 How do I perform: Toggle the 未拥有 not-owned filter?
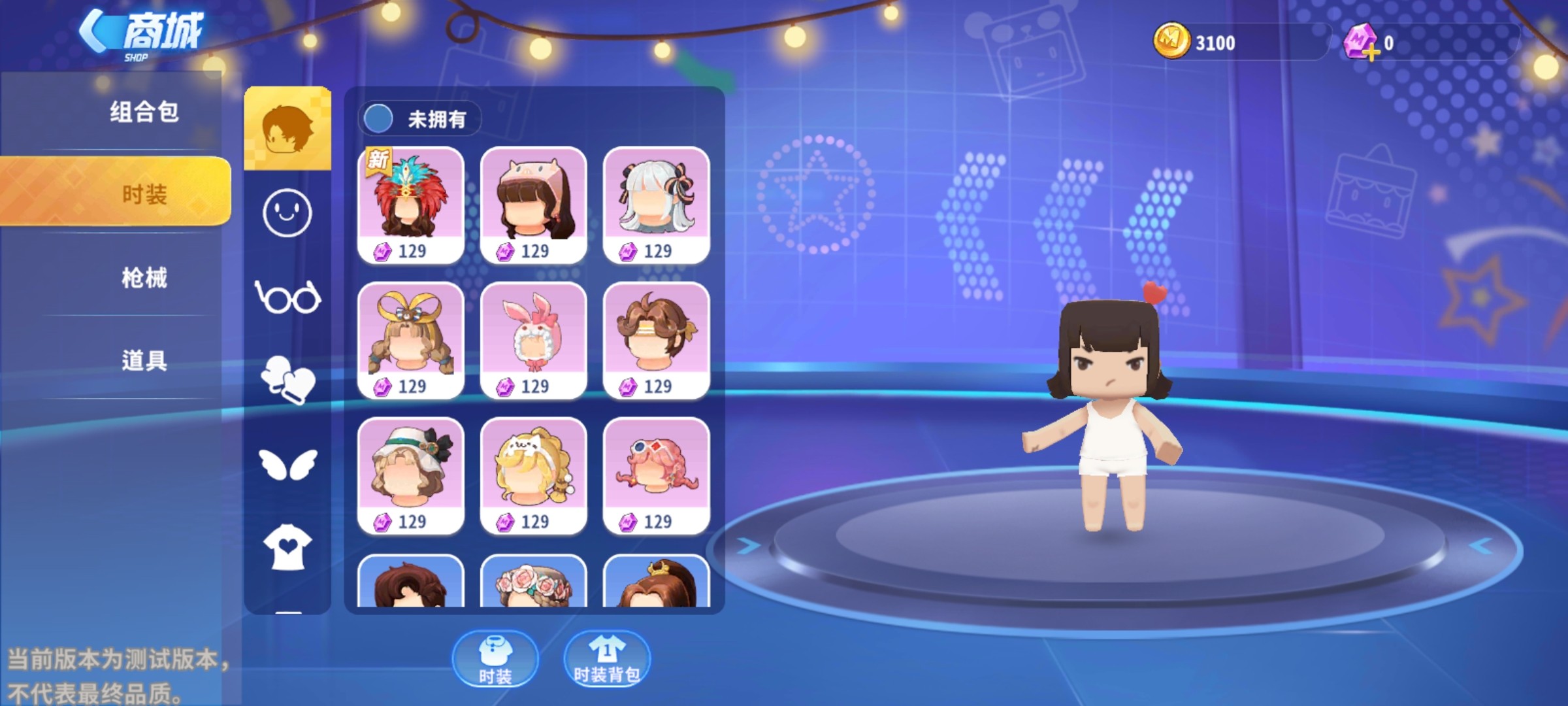point(378,119)
